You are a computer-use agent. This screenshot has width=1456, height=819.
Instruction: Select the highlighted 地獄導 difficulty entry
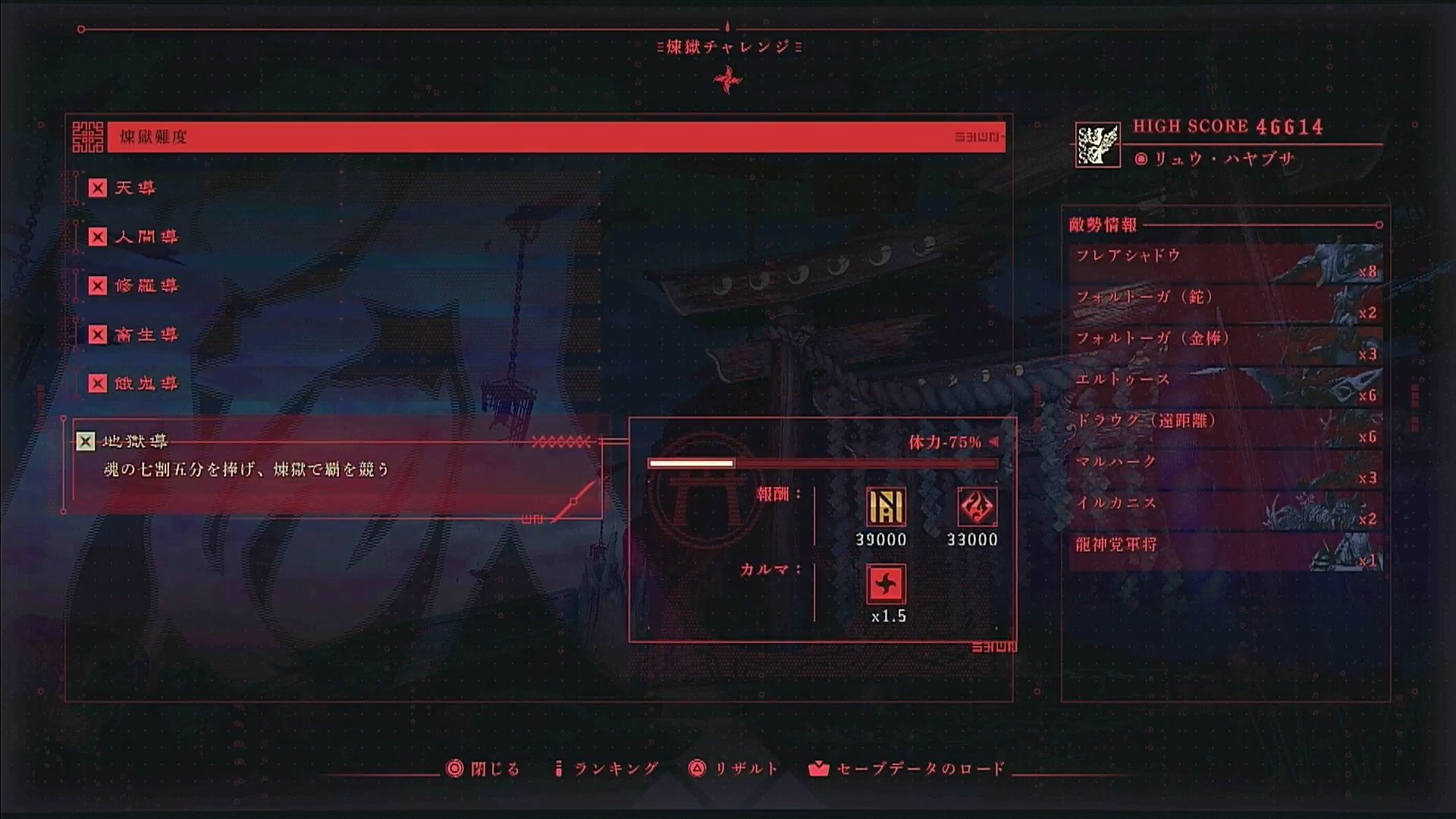(135, 441)
